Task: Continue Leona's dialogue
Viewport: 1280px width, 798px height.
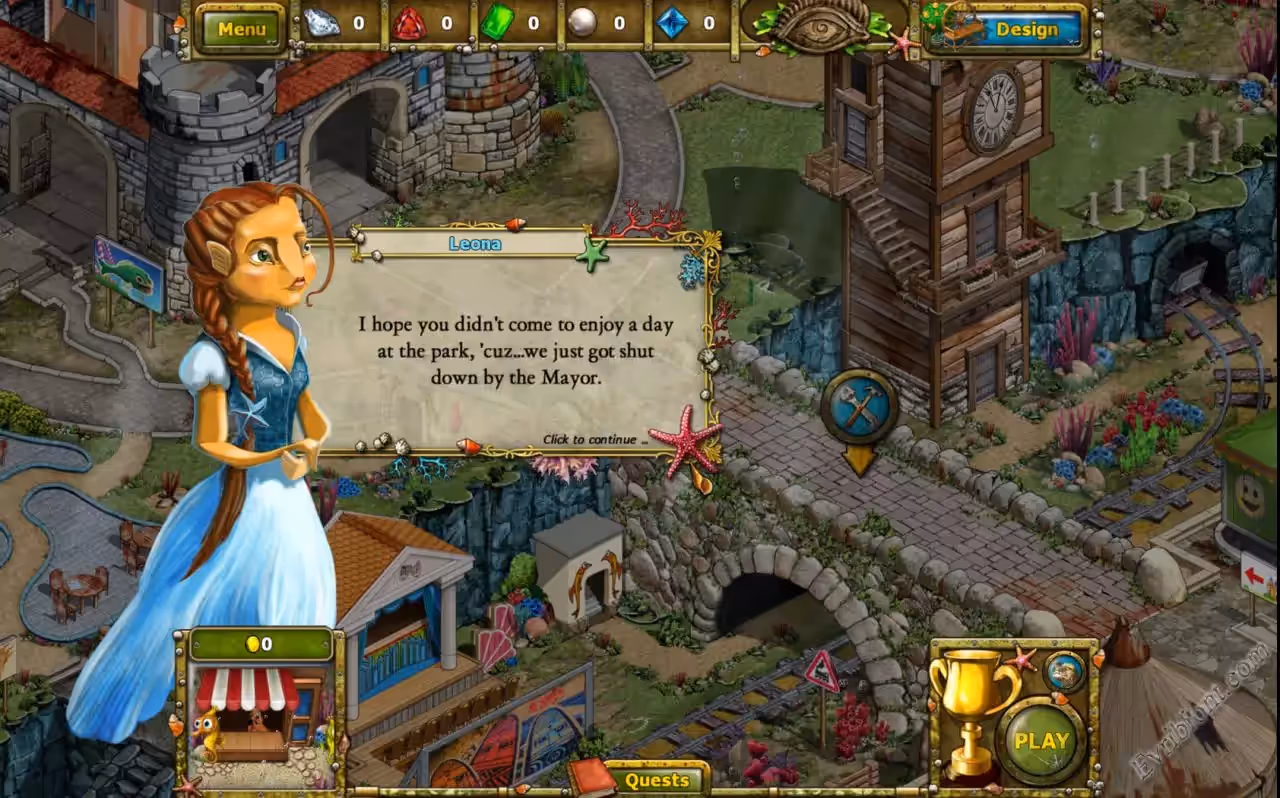Action: (x=594, y=439)
